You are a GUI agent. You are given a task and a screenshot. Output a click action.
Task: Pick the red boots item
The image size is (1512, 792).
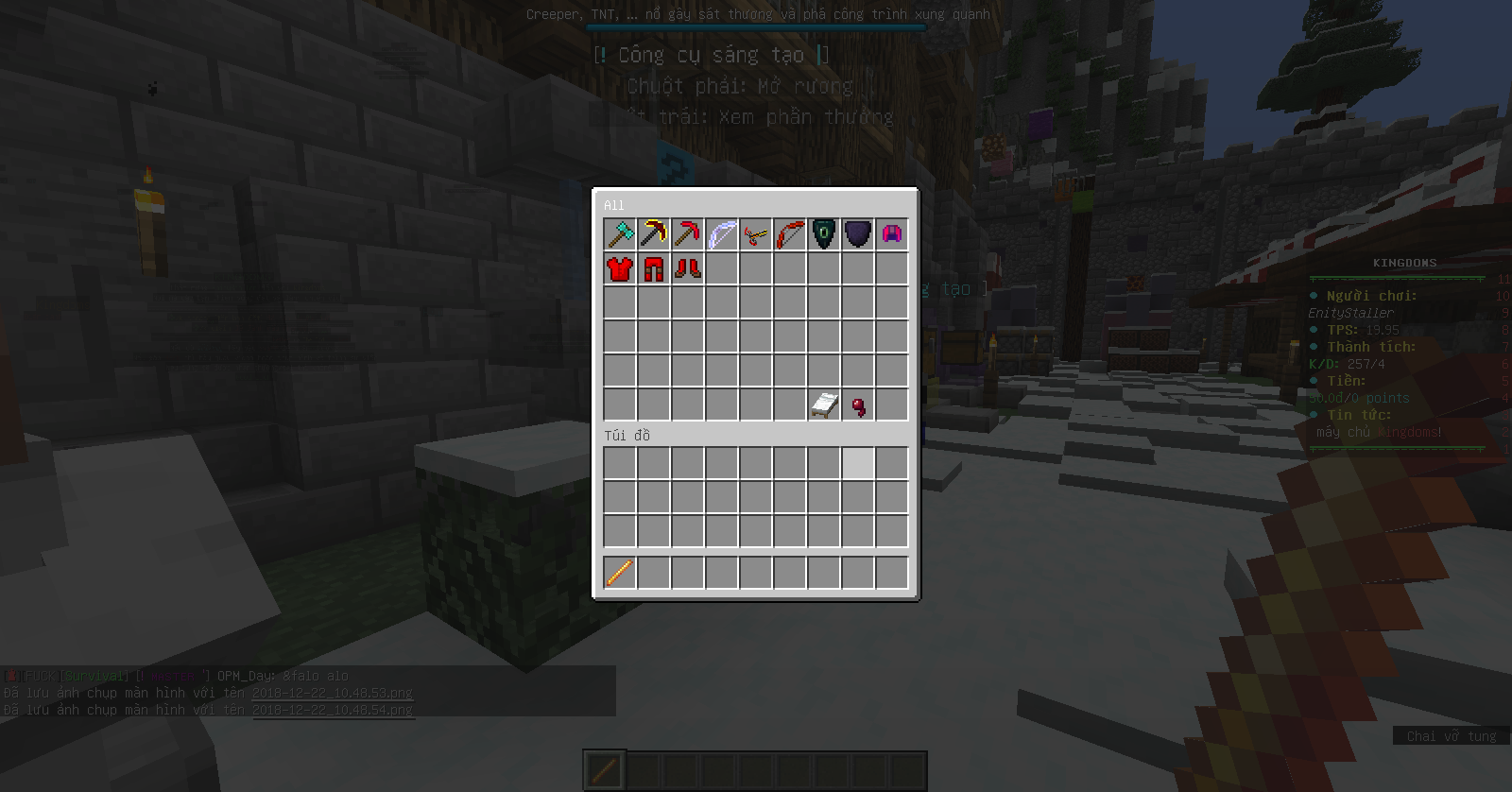pyautogui.click(x=689, y=268)
